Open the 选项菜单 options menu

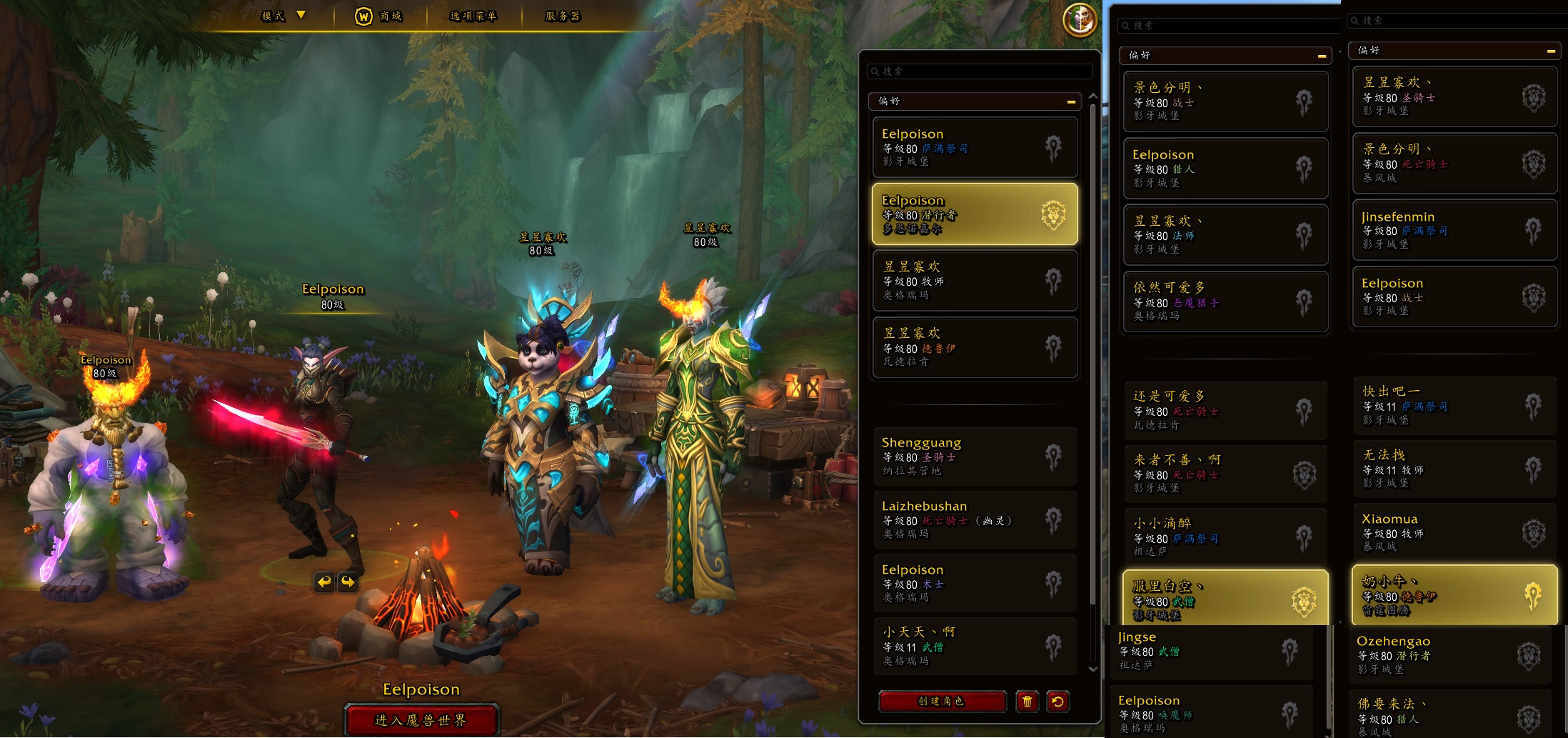coord(473,16)
